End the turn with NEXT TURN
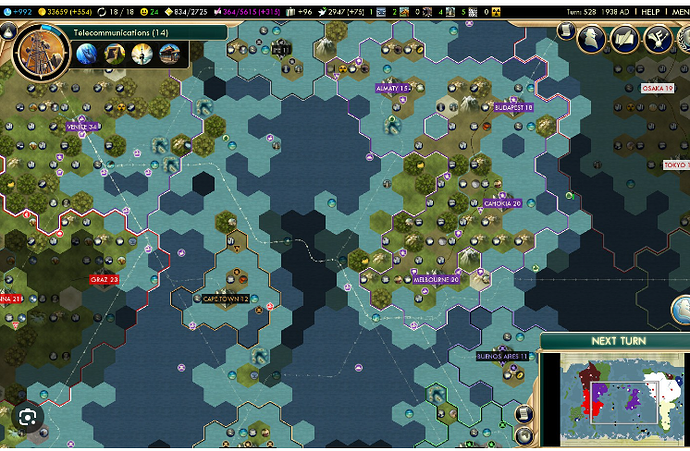 (618, 340)
